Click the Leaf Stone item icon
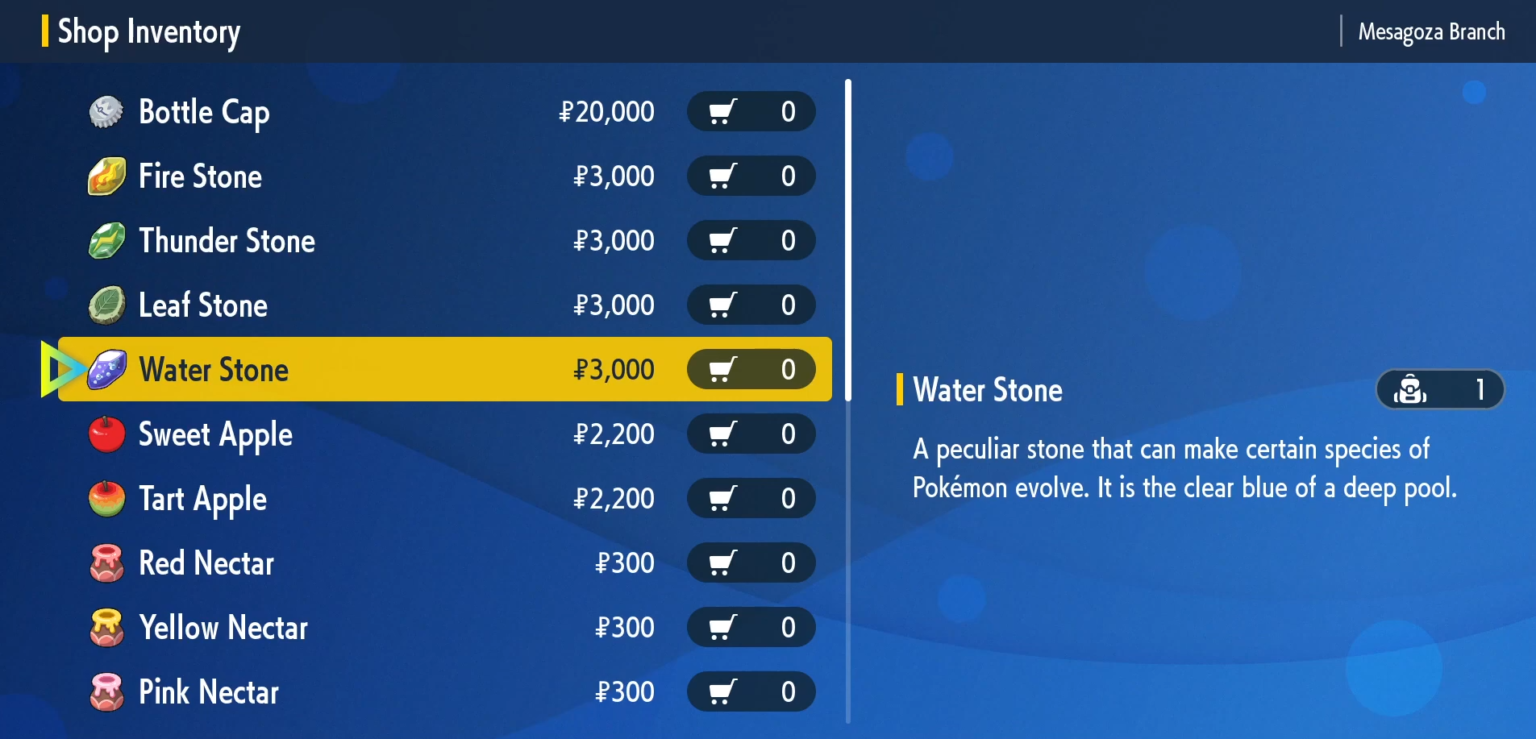The height and width of the screenshot is (739, 1536). 106,305
